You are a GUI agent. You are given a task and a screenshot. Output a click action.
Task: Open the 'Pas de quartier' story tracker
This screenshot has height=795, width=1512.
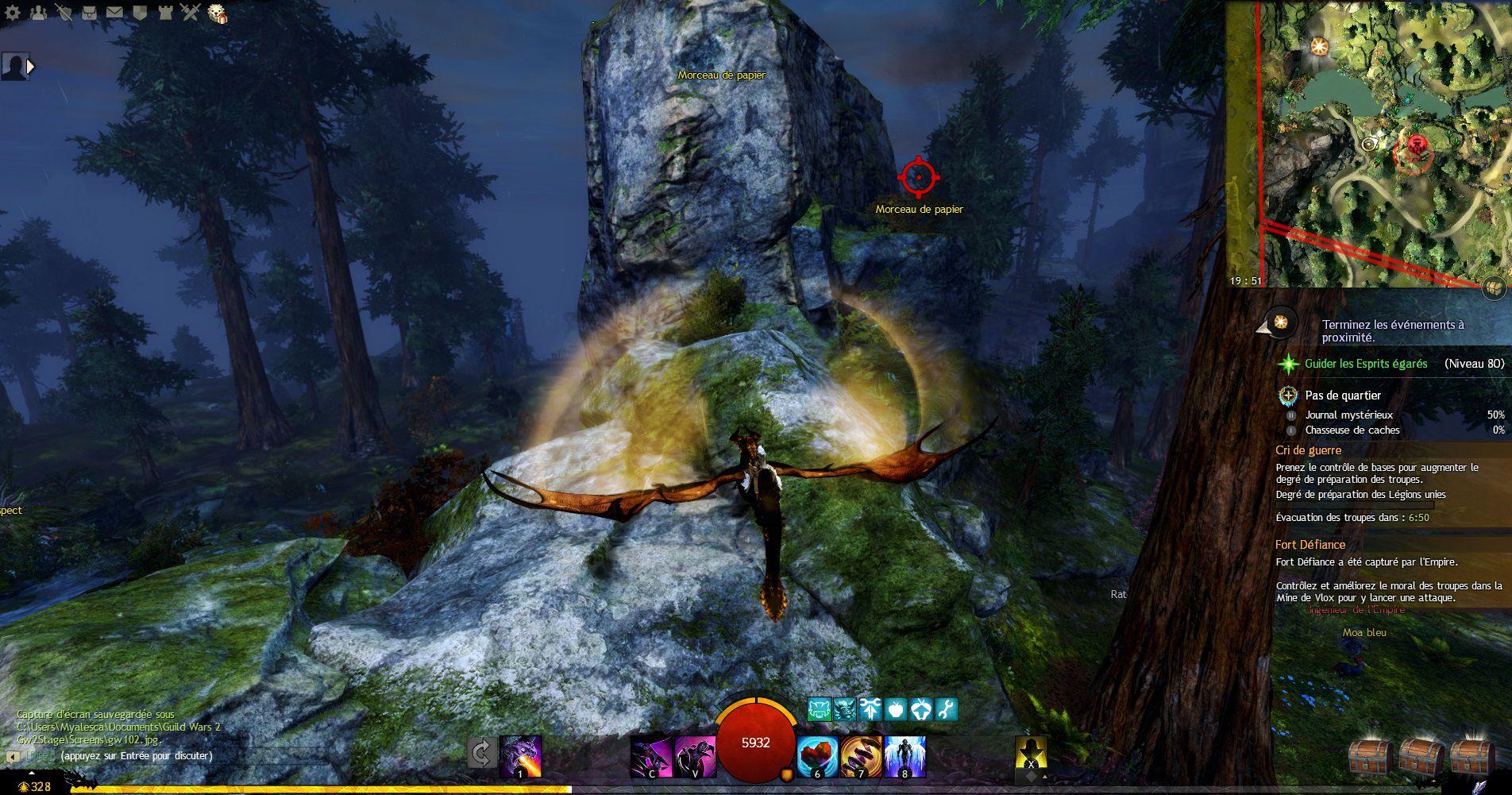[1342, 396]
